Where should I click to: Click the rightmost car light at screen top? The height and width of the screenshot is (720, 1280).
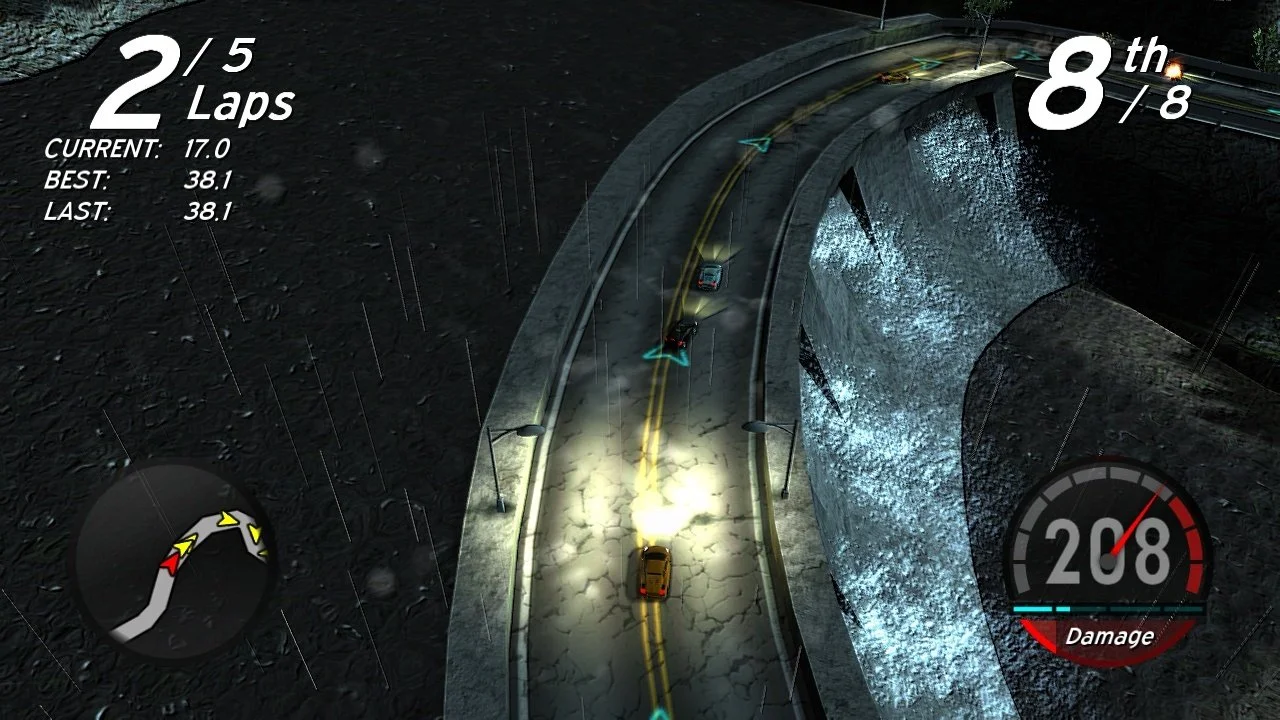pyautogui.click(x=1173, y=72)
